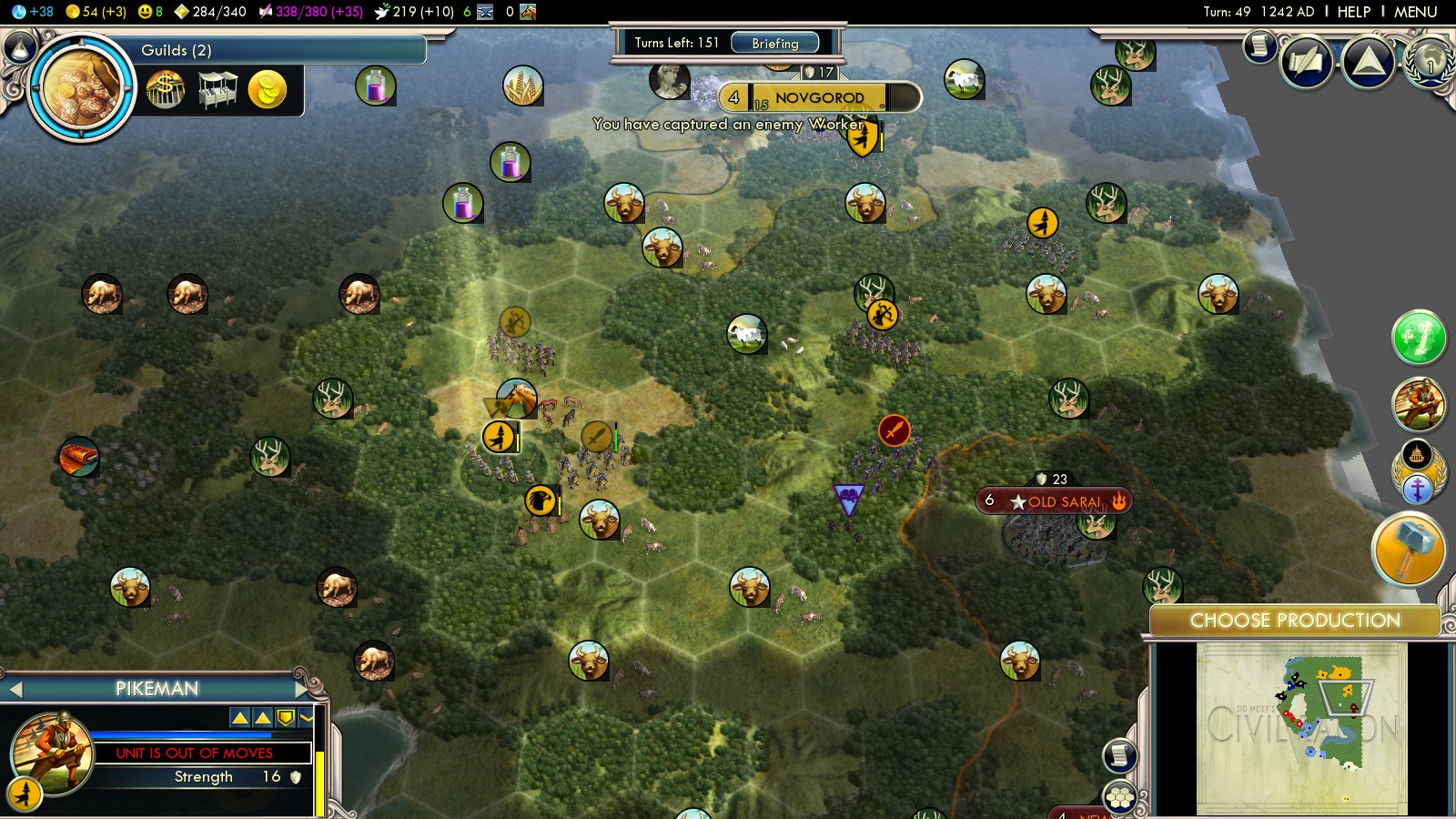Screen dimensions: 1456x819
Task: Click on the minimap
Action: 1301,728
